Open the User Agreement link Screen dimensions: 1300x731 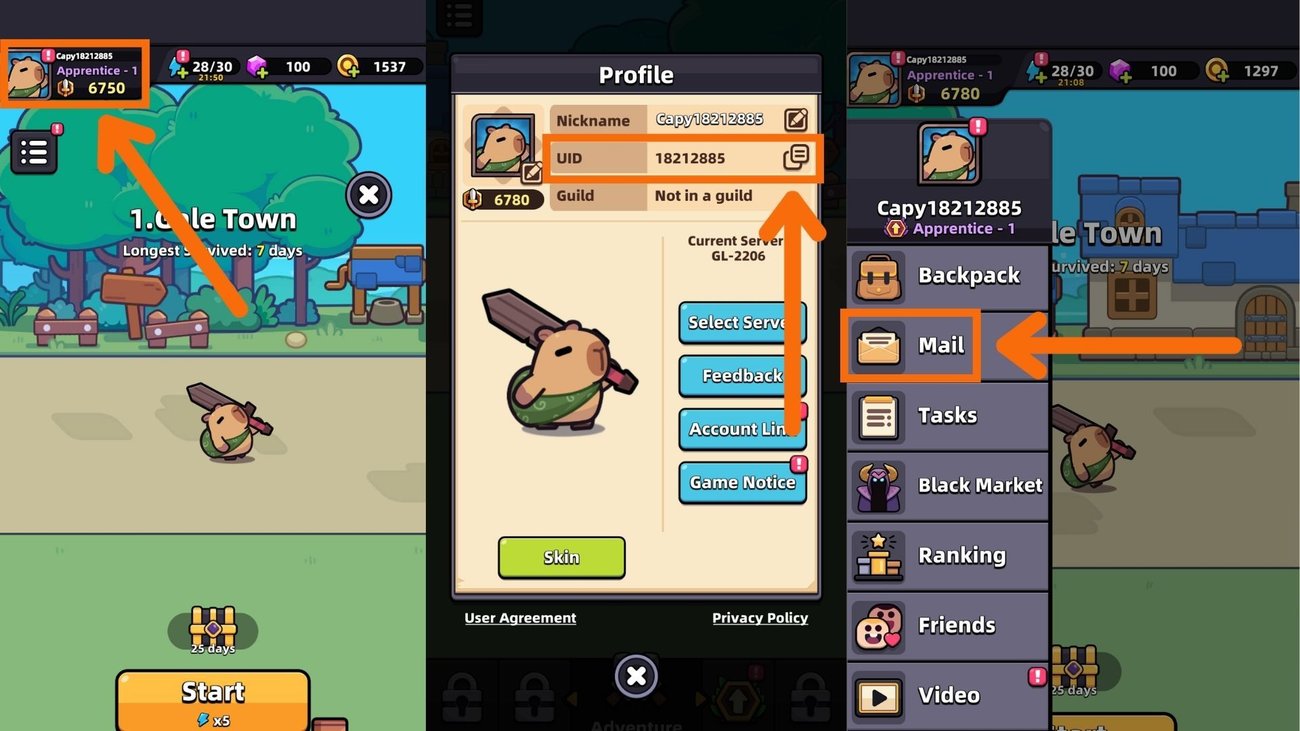(x=519, y=618)
